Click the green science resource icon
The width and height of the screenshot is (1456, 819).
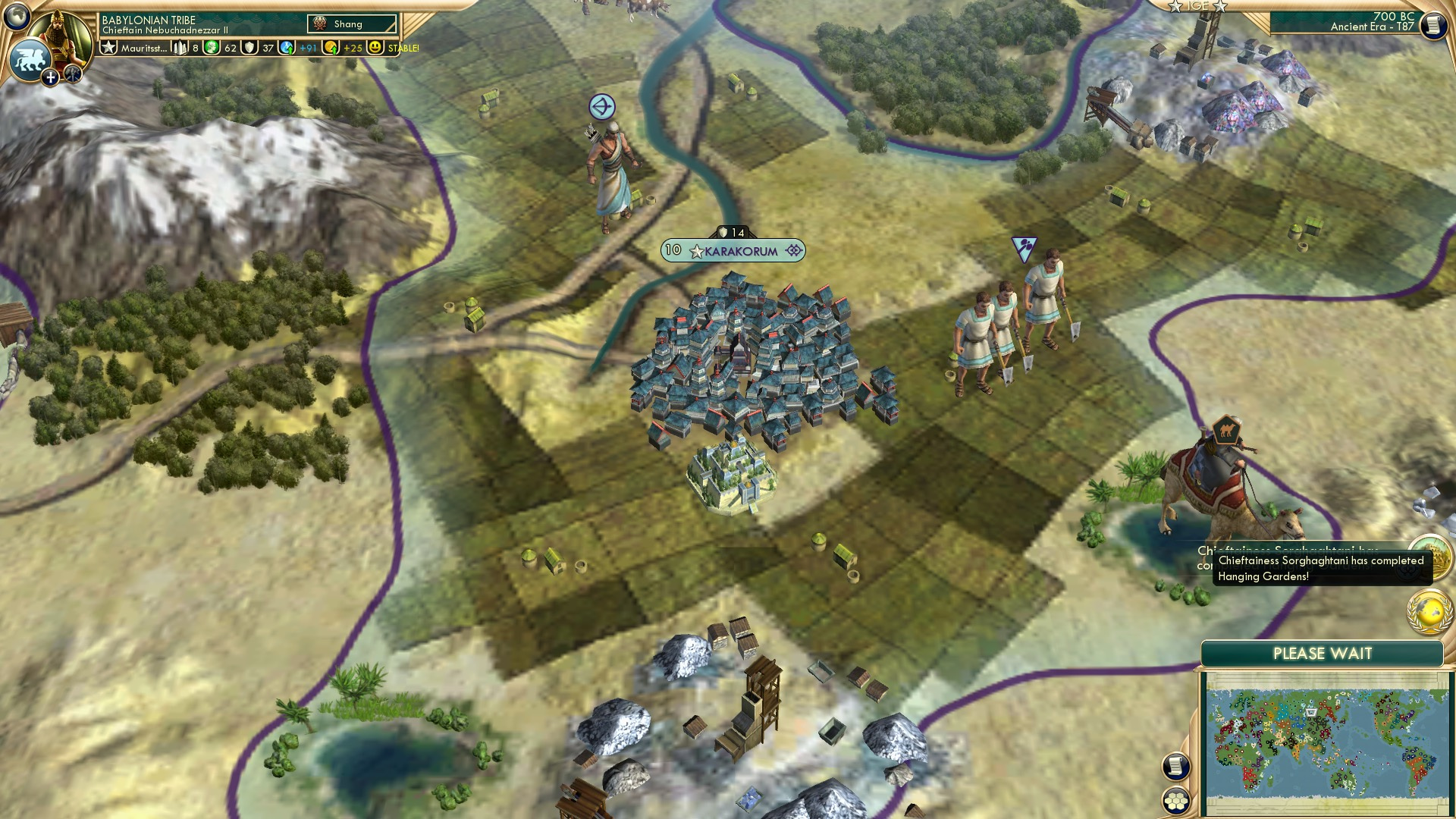click(x=210, y=48)
